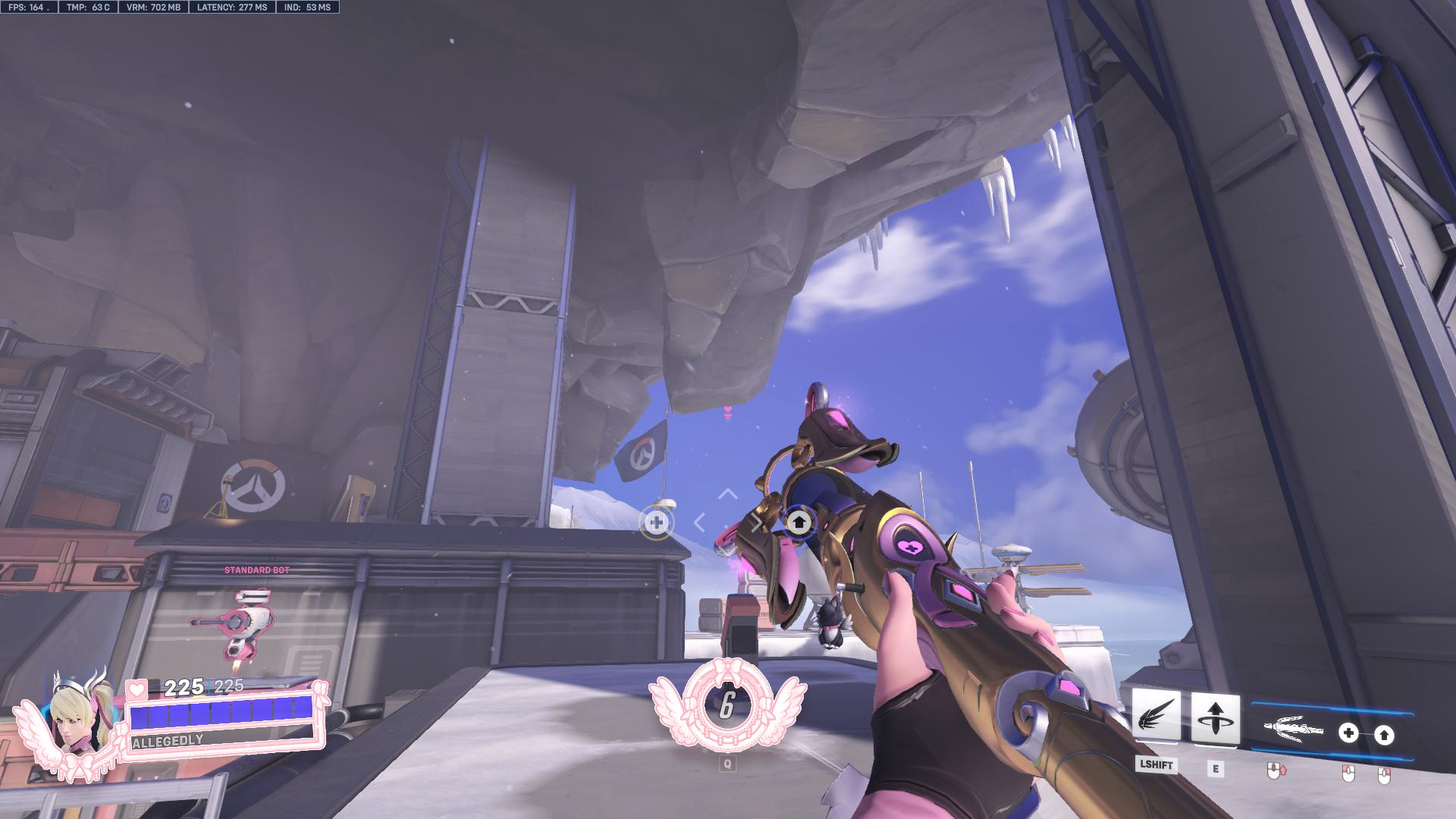The height and width of the screenshot is (819, 1456).
Task: Click the right-click mouse binding icon
Action: click(x=1384, y=773)
